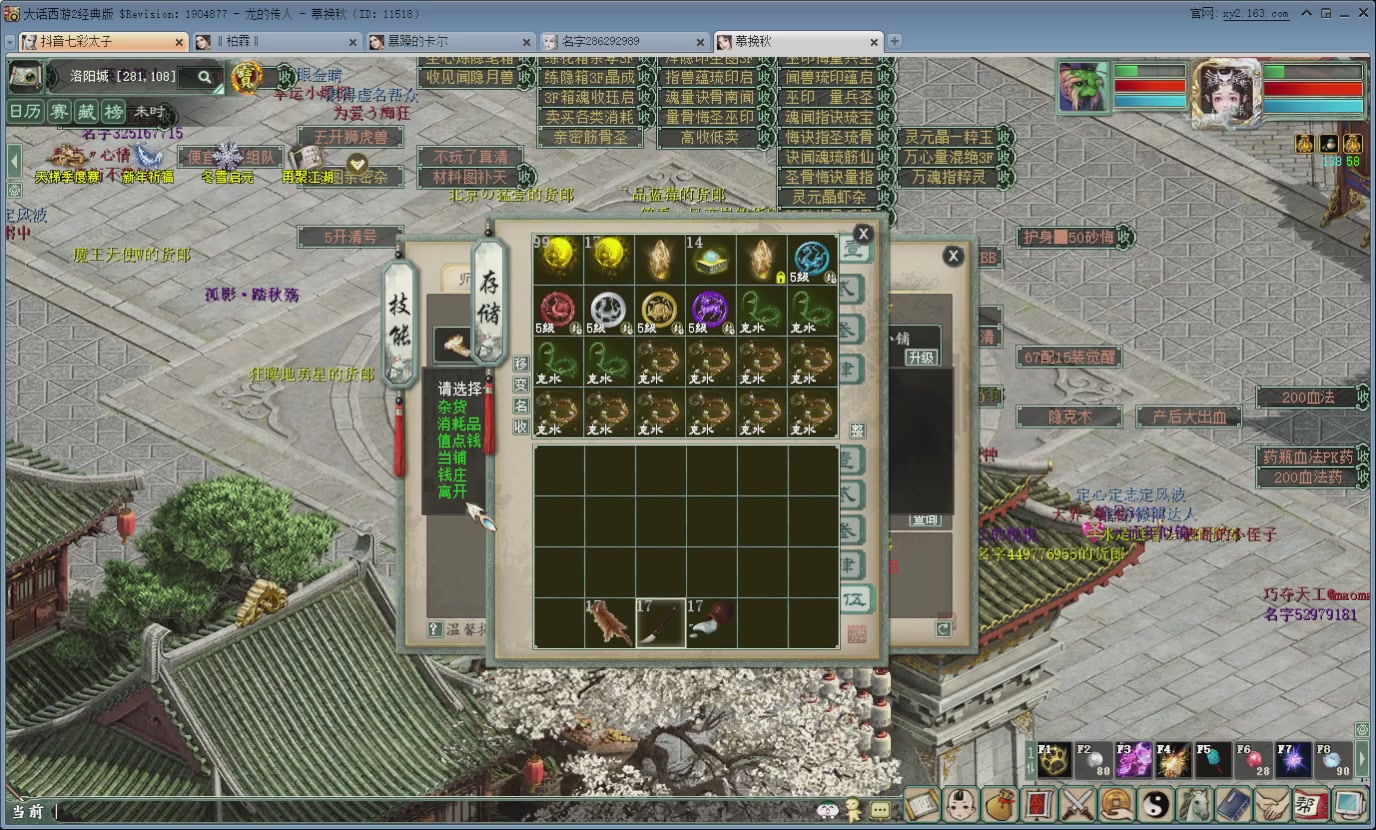Switch to the 柏霖 client tab

pyautogui.click(x=275, y=41)
